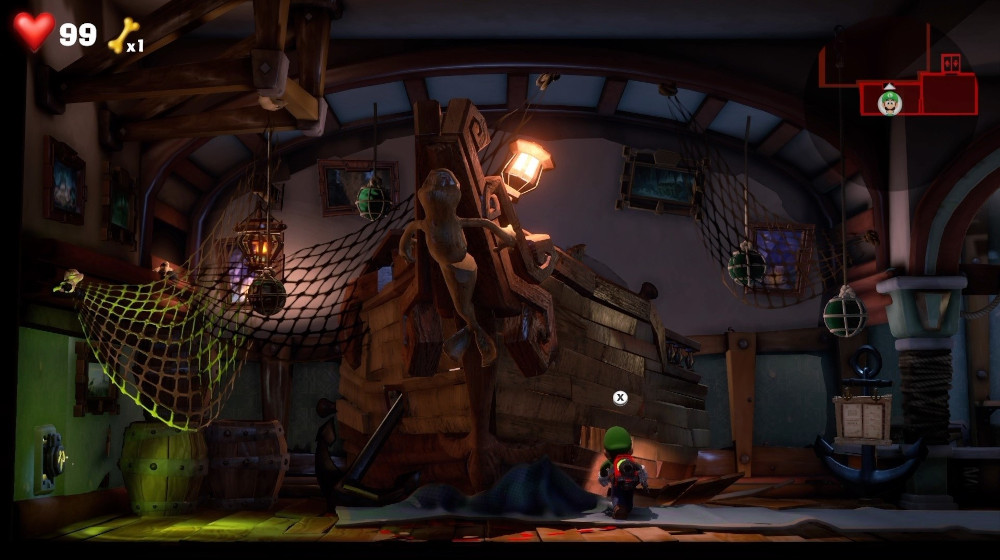Click Luigi's marker on the minimap

889,100
